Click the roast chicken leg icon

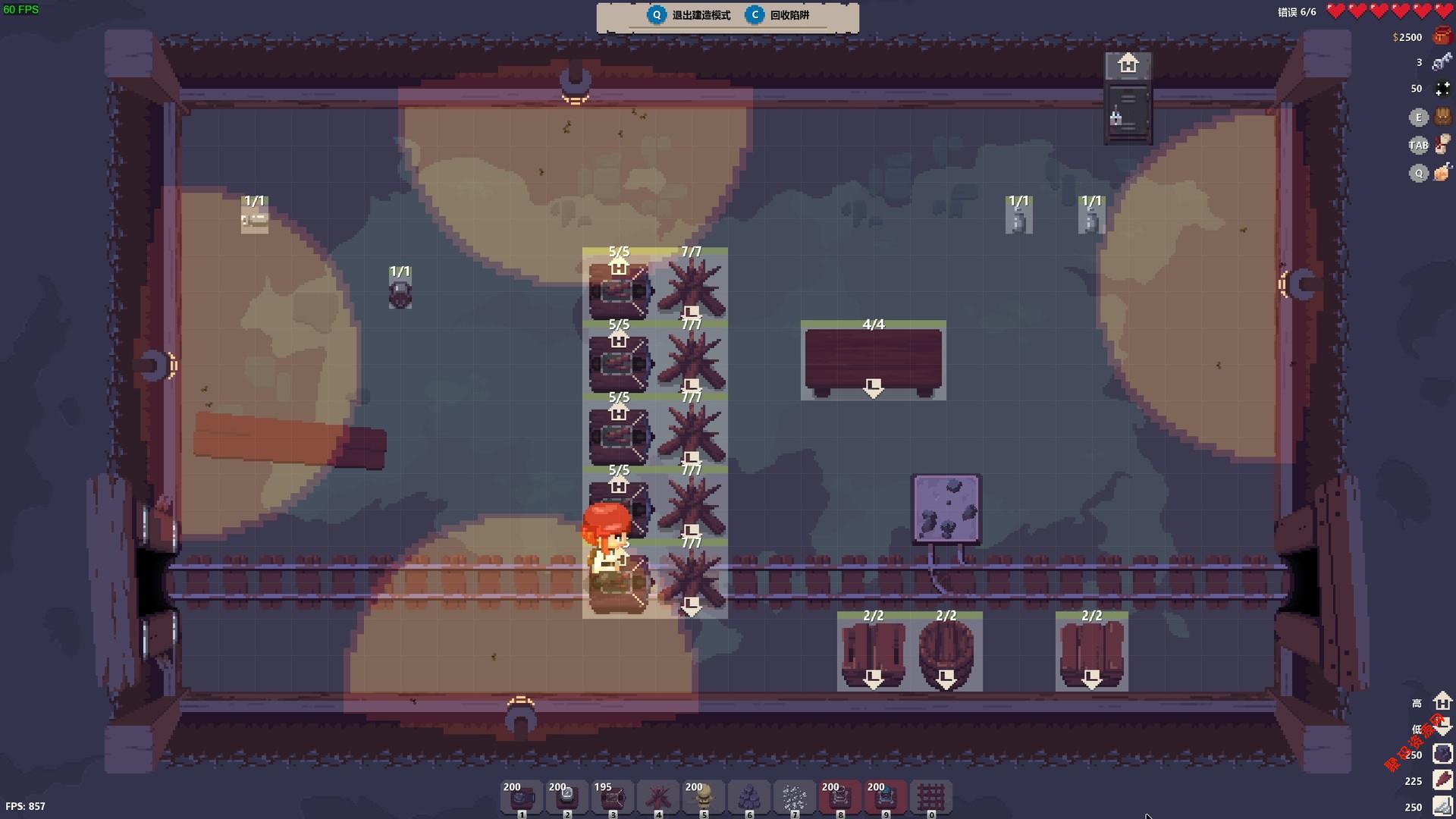(x=1442, y=173)
